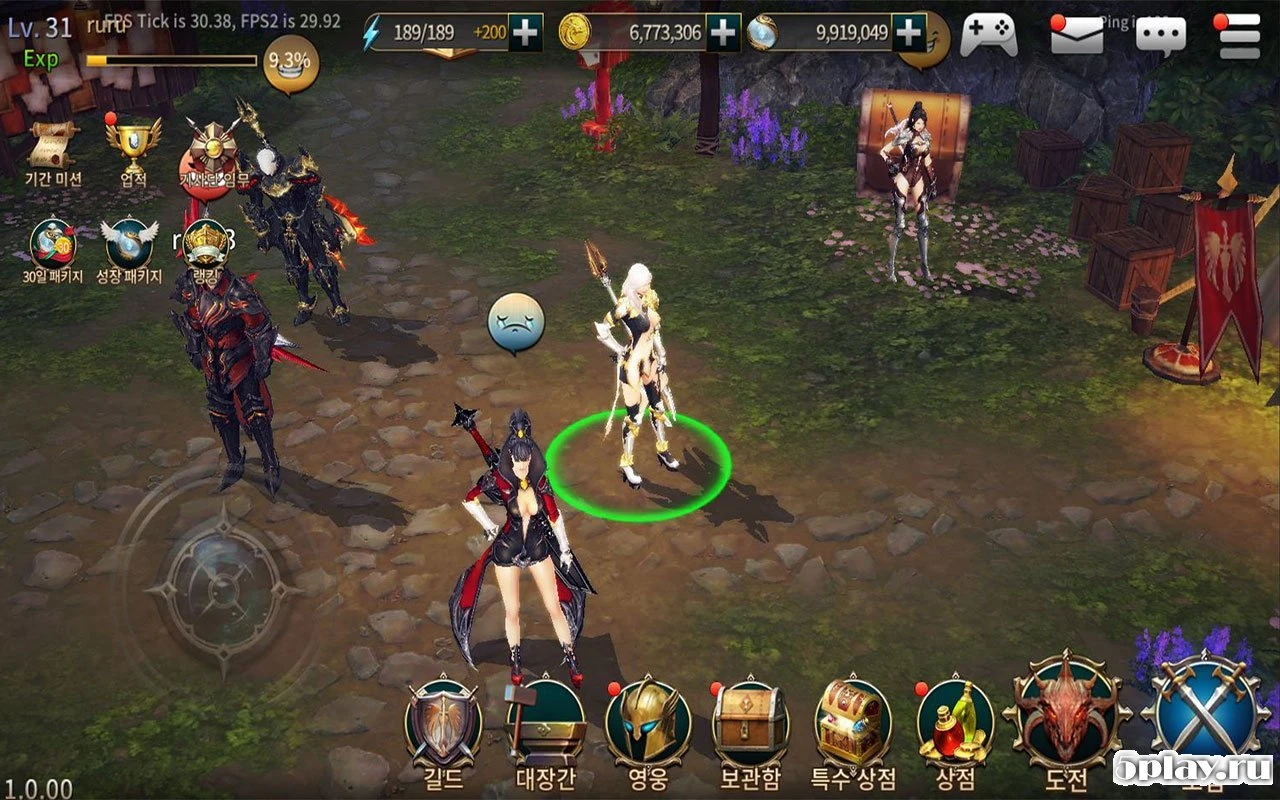Add energy with the + next to 189/189
1280x800 pixels.
tap(523, 32)
